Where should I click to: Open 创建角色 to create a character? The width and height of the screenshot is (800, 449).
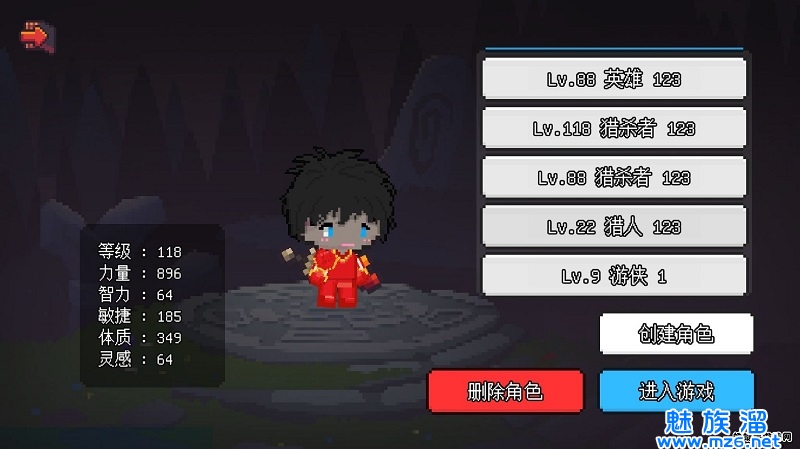pos(676,334)
